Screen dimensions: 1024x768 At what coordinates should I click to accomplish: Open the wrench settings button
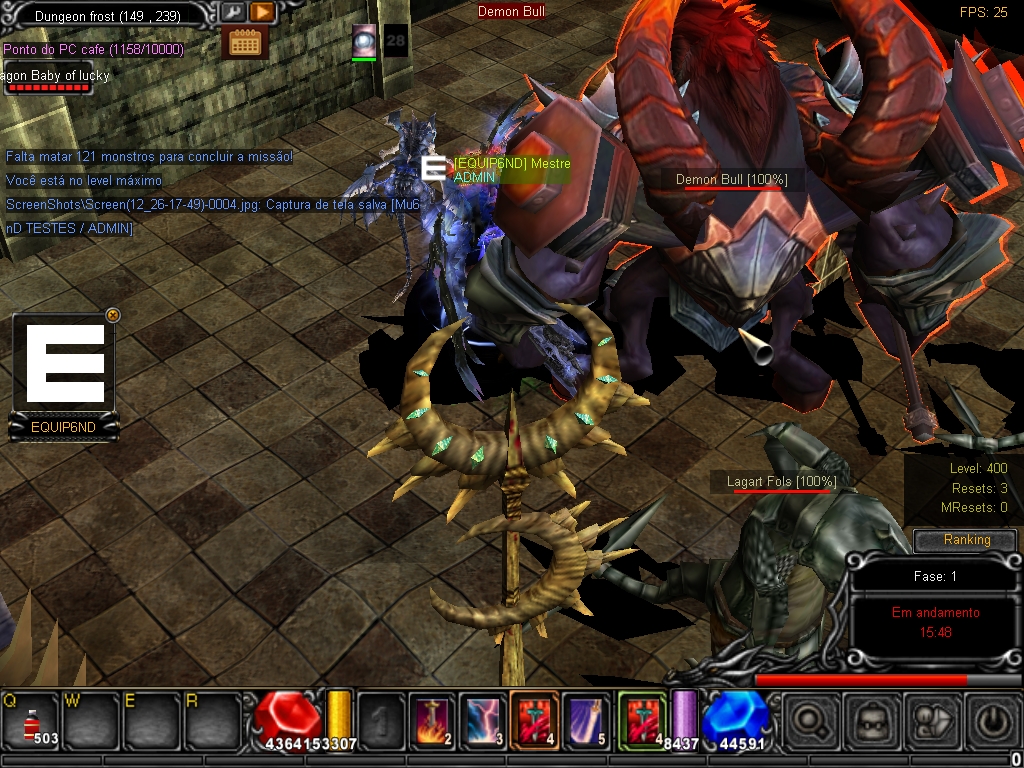pyautogui.click(x=233, y=13)
